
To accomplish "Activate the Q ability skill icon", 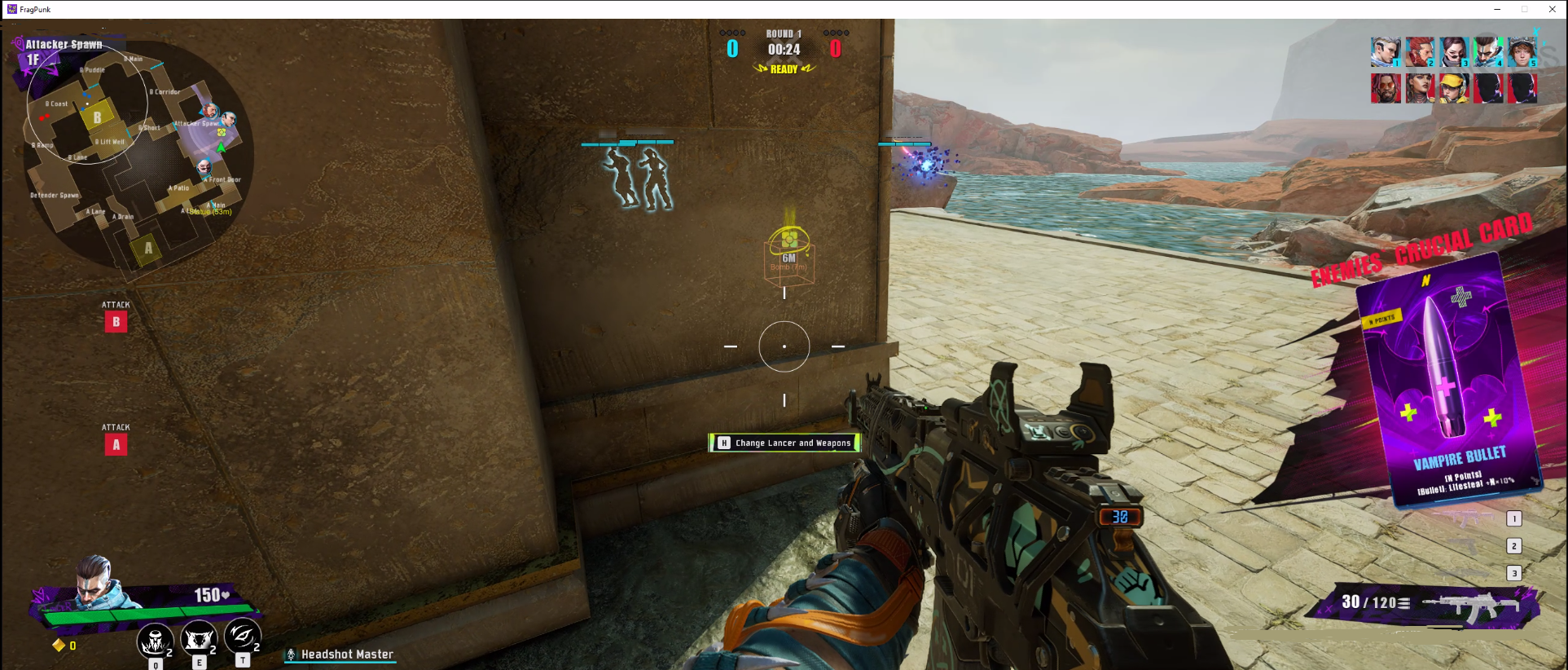I will [155, 640].
